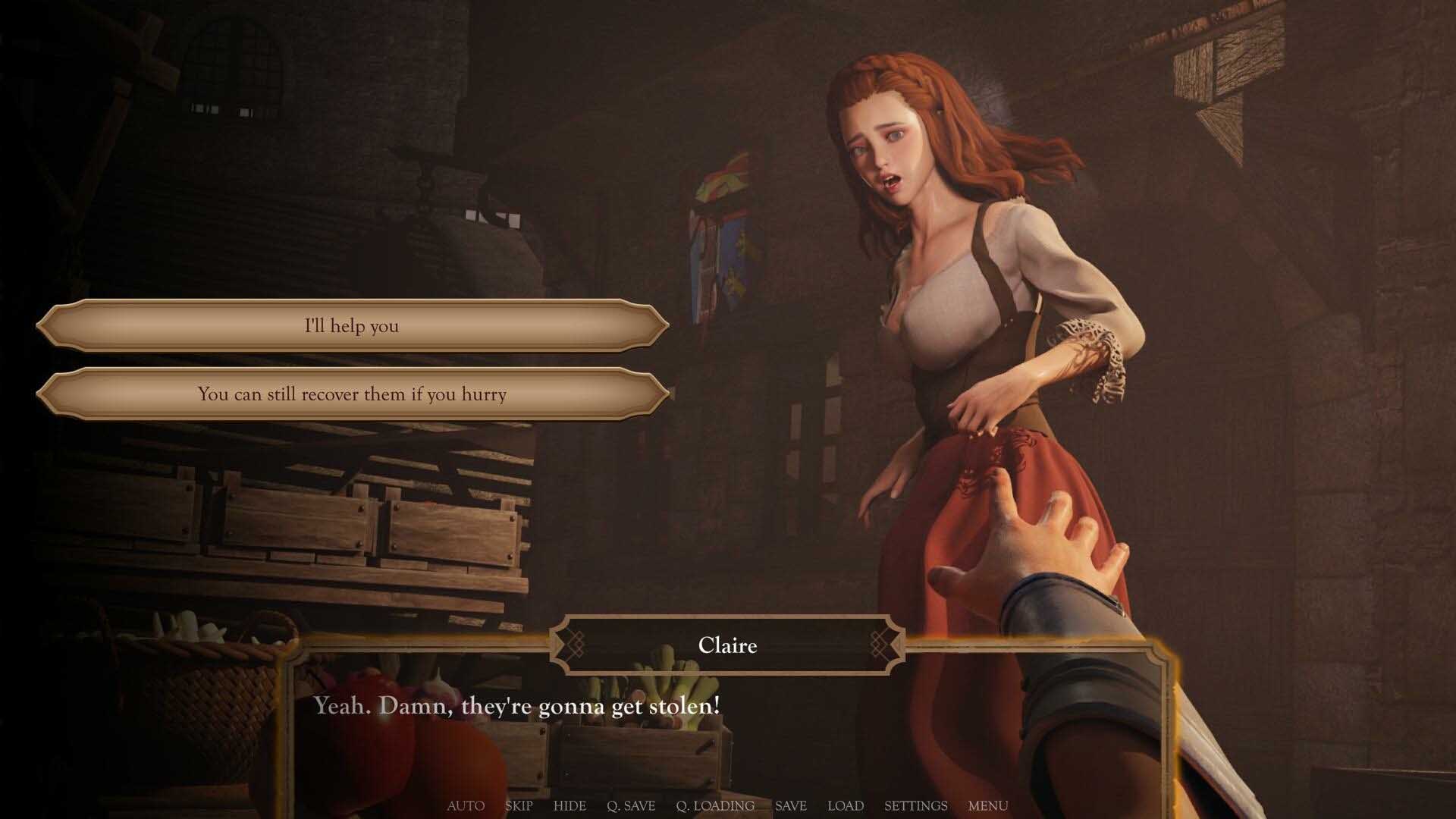
Task: Open the LOAD screen
Action: click(846, 806)
